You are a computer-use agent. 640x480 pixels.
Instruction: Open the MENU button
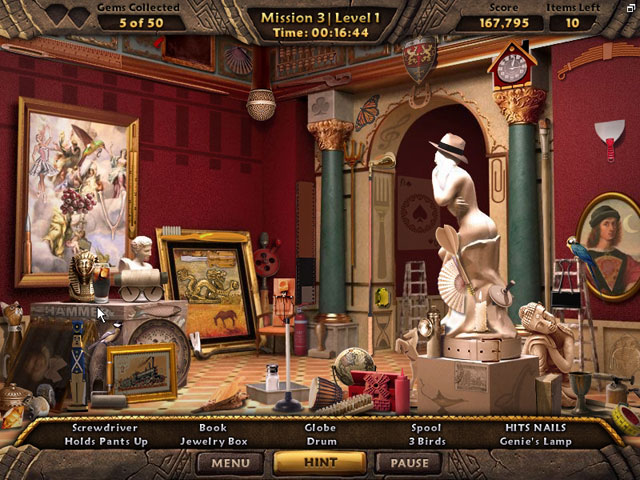click(x=230, y=463)
